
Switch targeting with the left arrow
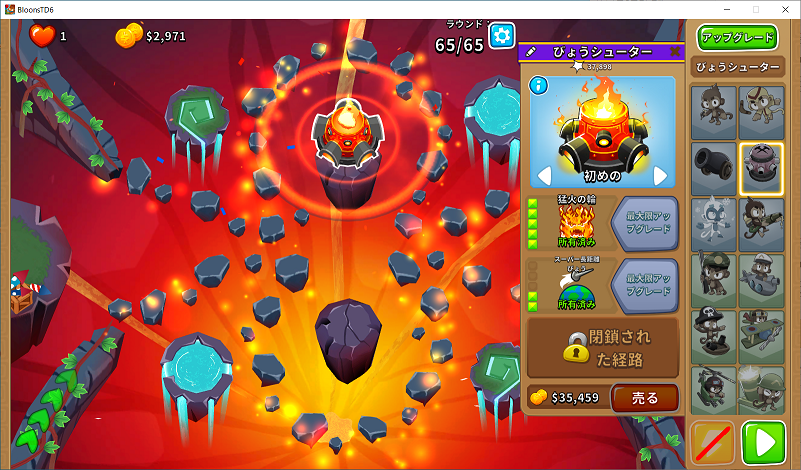545,176
